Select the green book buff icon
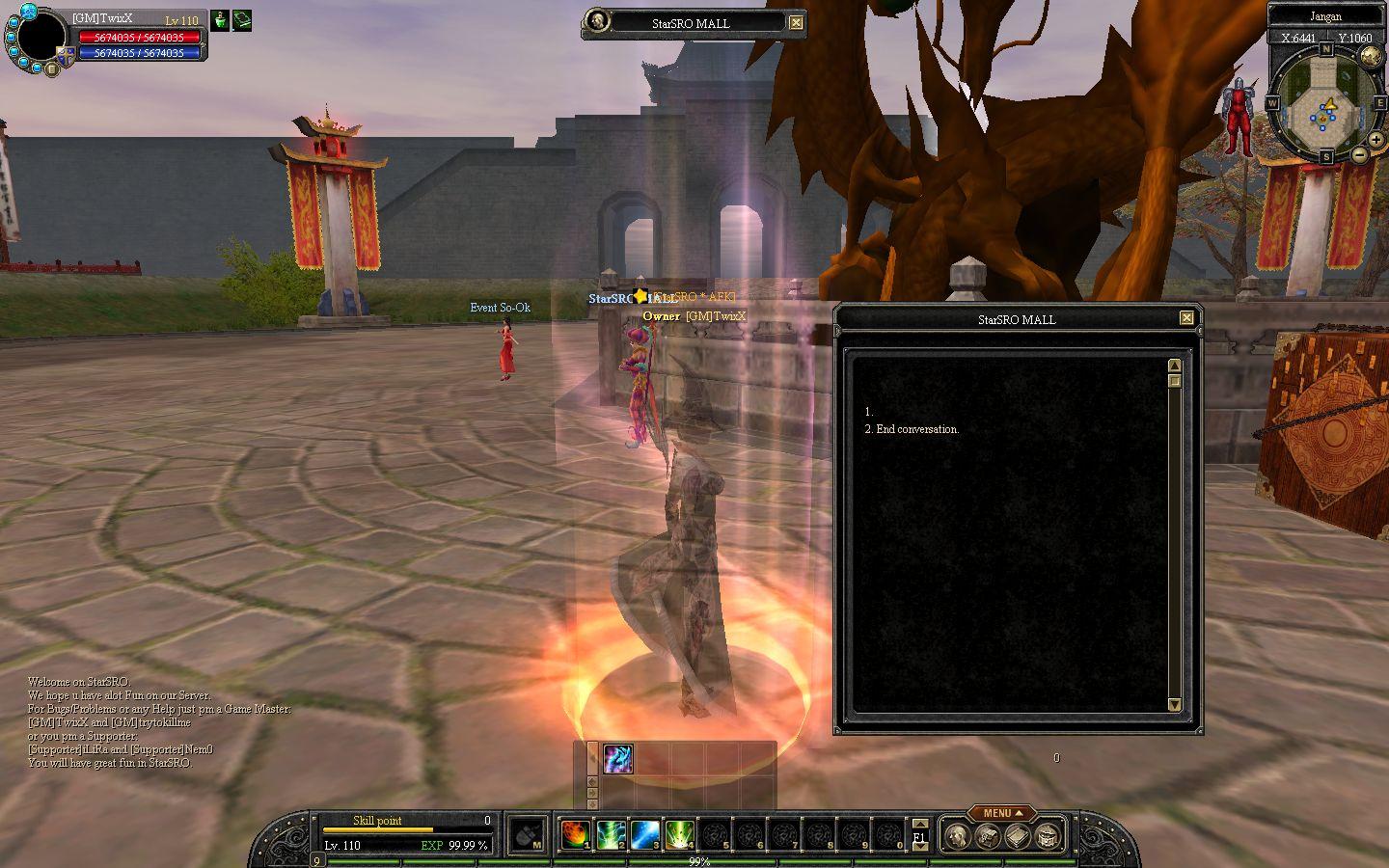This screenshot has height=868, width=1389. tap(241, 20)
